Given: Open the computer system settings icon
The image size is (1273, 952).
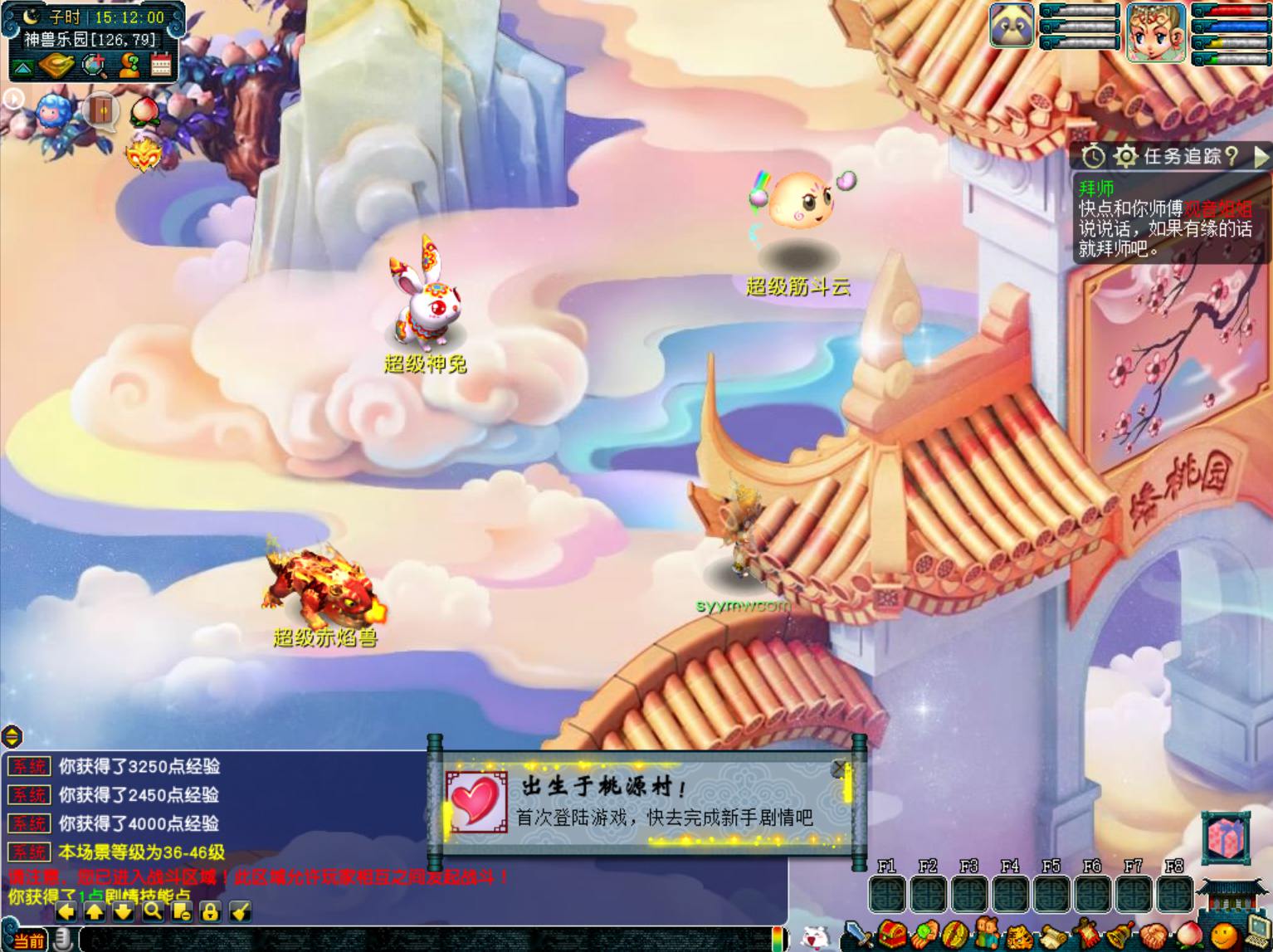Looking at the screenshot, I should [x=1258, y=935].
